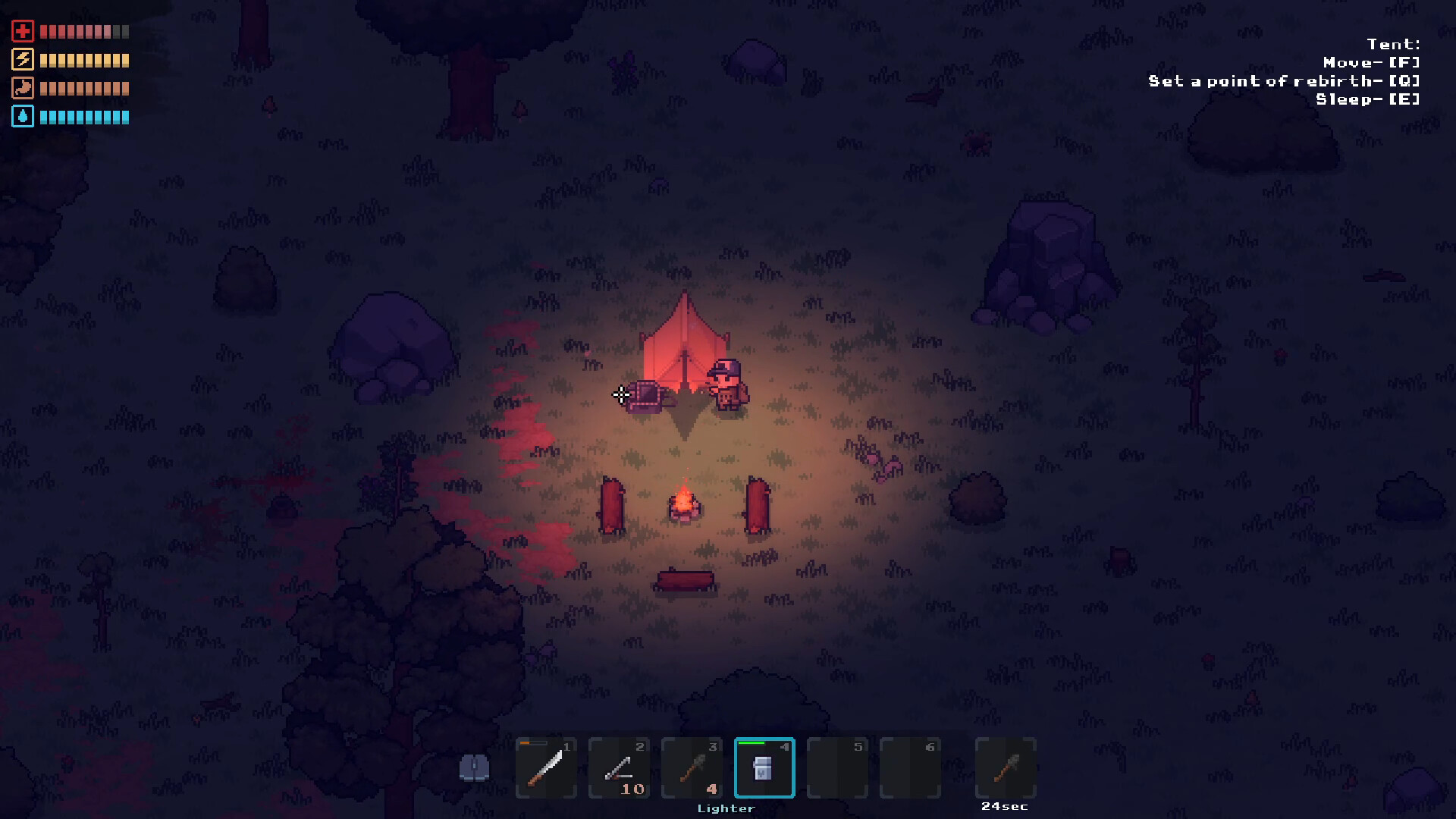This screenshot has width=1456, height=819.
Task: Equip the torch stack in slot 3
Action: pos(692,767)
